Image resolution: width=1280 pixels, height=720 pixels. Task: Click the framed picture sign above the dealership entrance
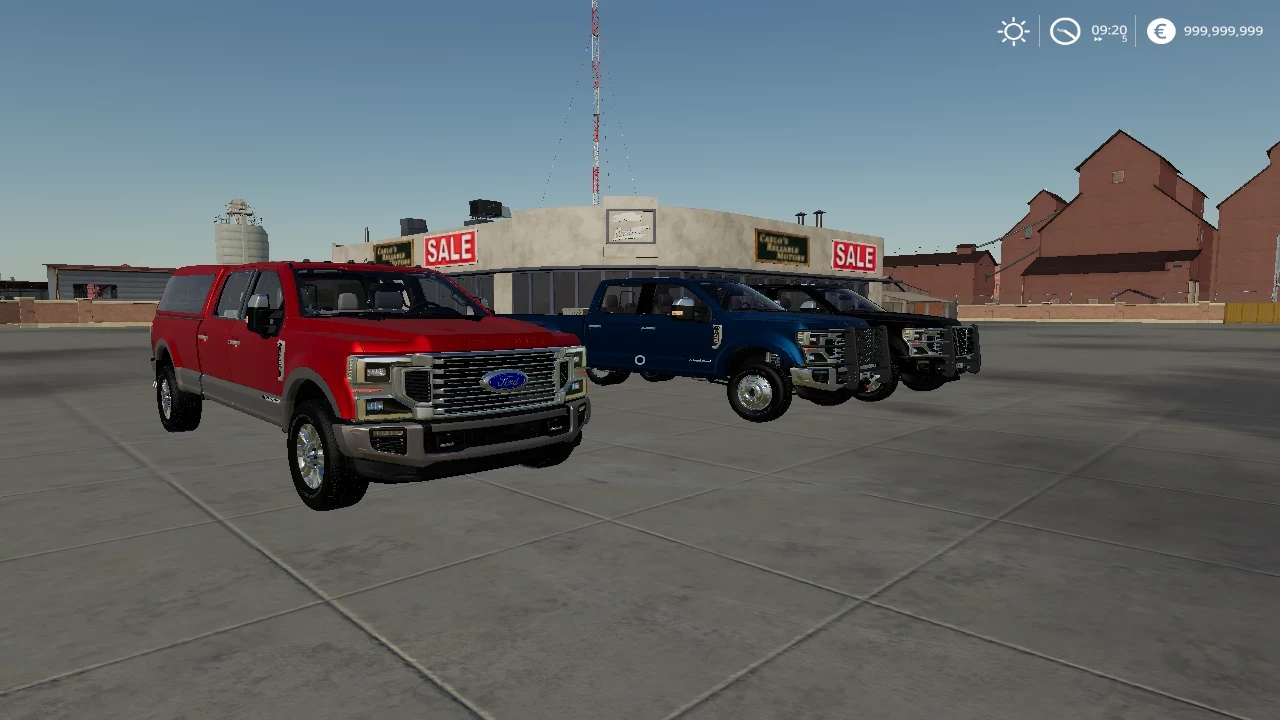(x=629, y=225)
